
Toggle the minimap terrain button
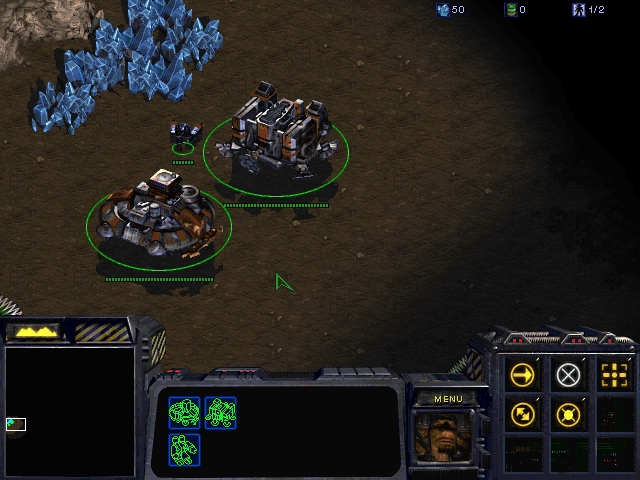click(x=34, y=331)
